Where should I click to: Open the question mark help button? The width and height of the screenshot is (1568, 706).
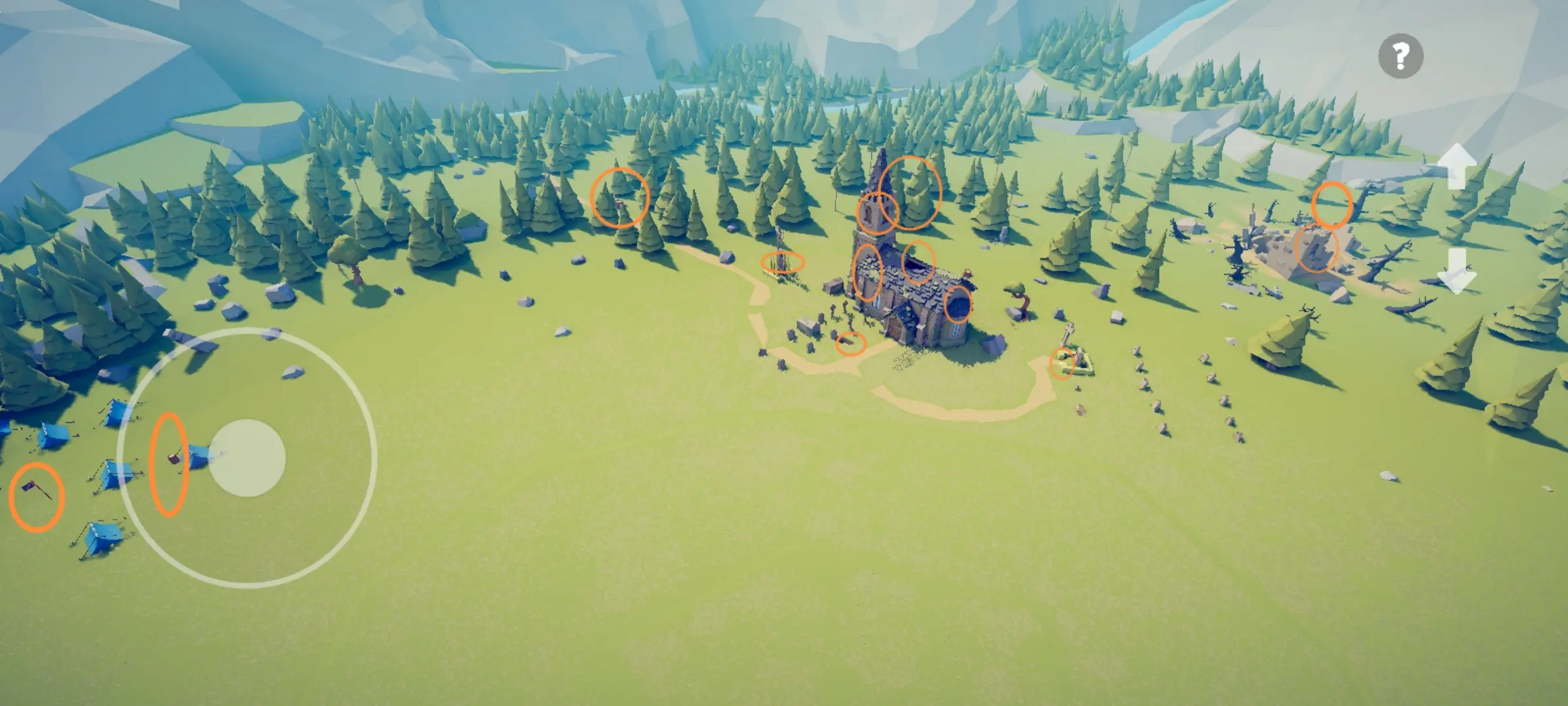(1401, 56)
